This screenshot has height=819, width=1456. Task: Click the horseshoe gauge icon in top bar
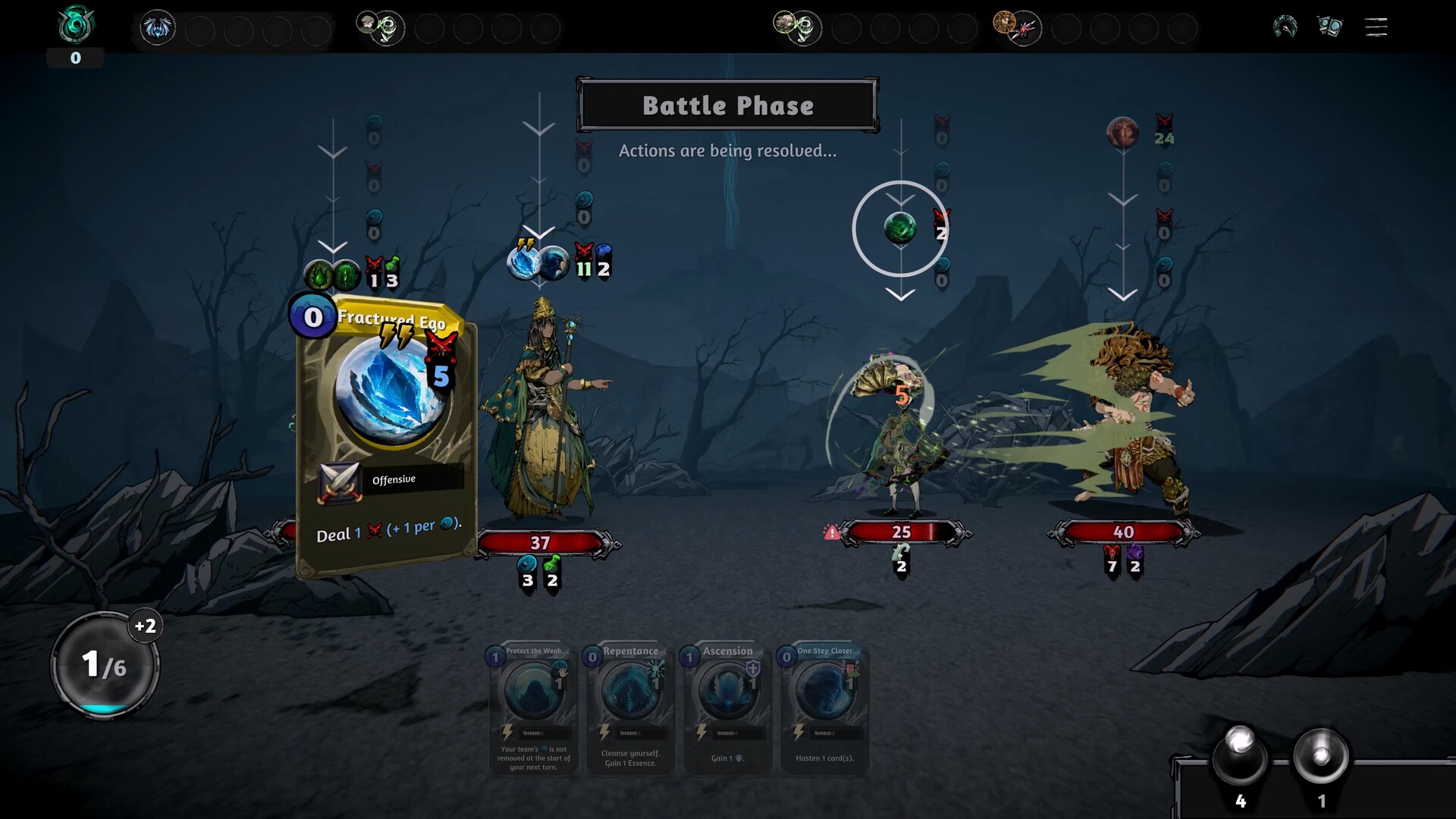click(x=1283, y=26)
